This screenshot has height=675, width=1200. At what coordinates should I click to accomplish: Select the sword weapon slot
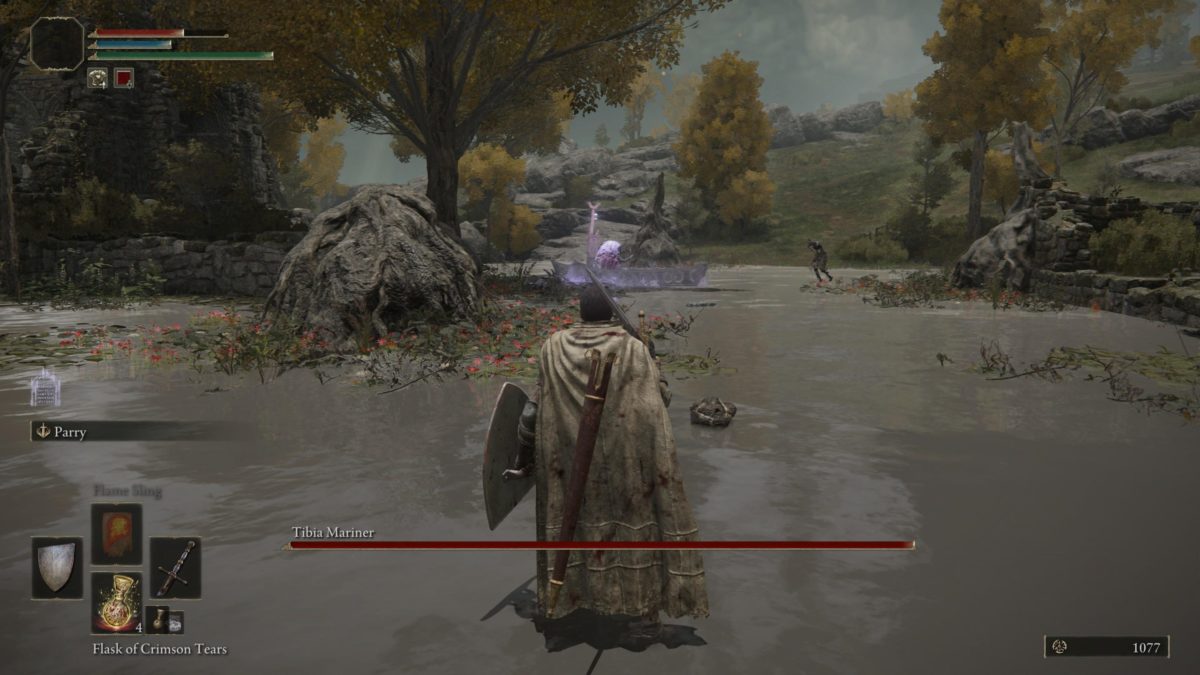(x=175, y=568)
